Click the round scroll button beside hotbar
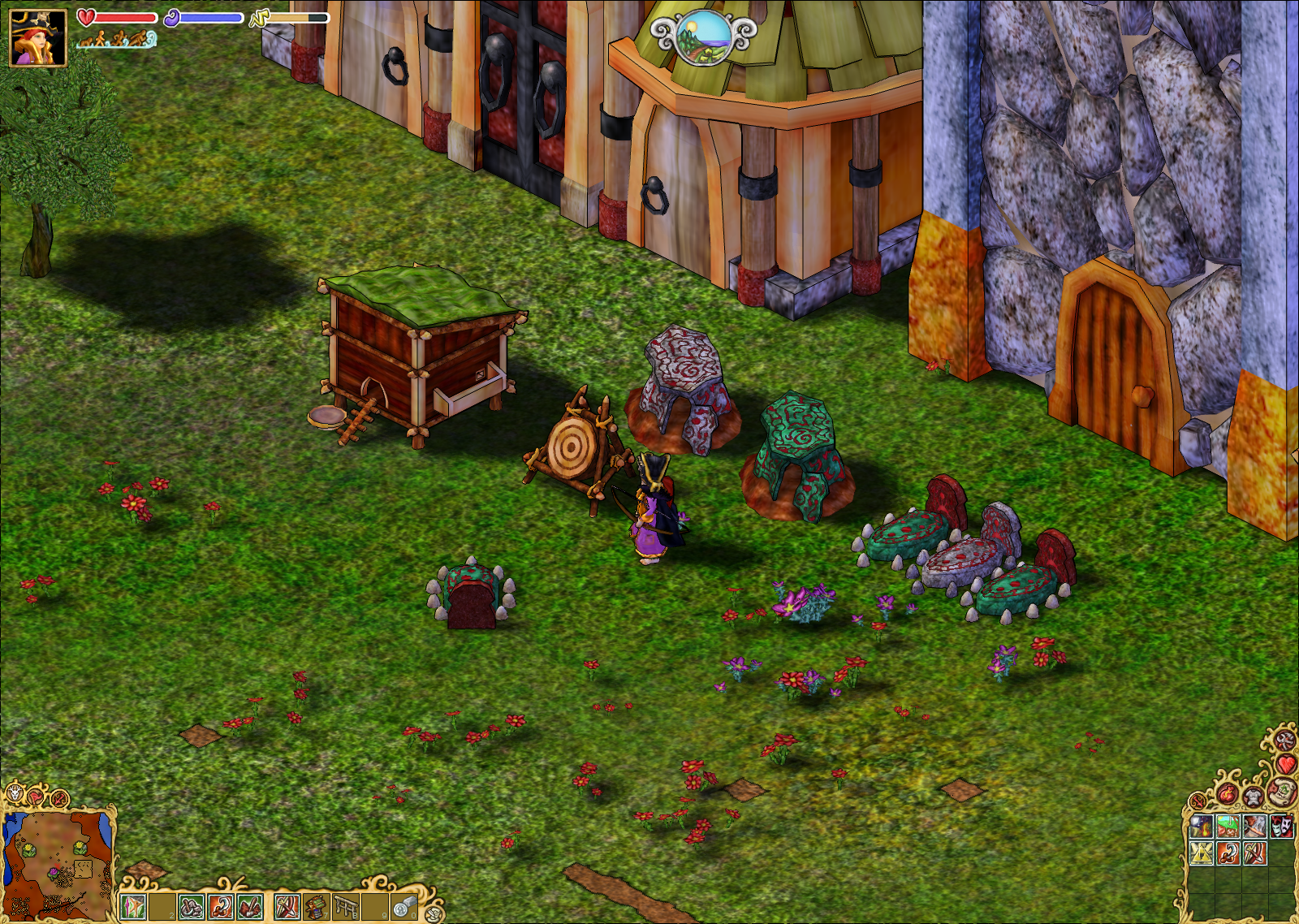Image resolution: width=1299 pixels, height=924 pixels. pyautogui.click(x=434, y=913)
